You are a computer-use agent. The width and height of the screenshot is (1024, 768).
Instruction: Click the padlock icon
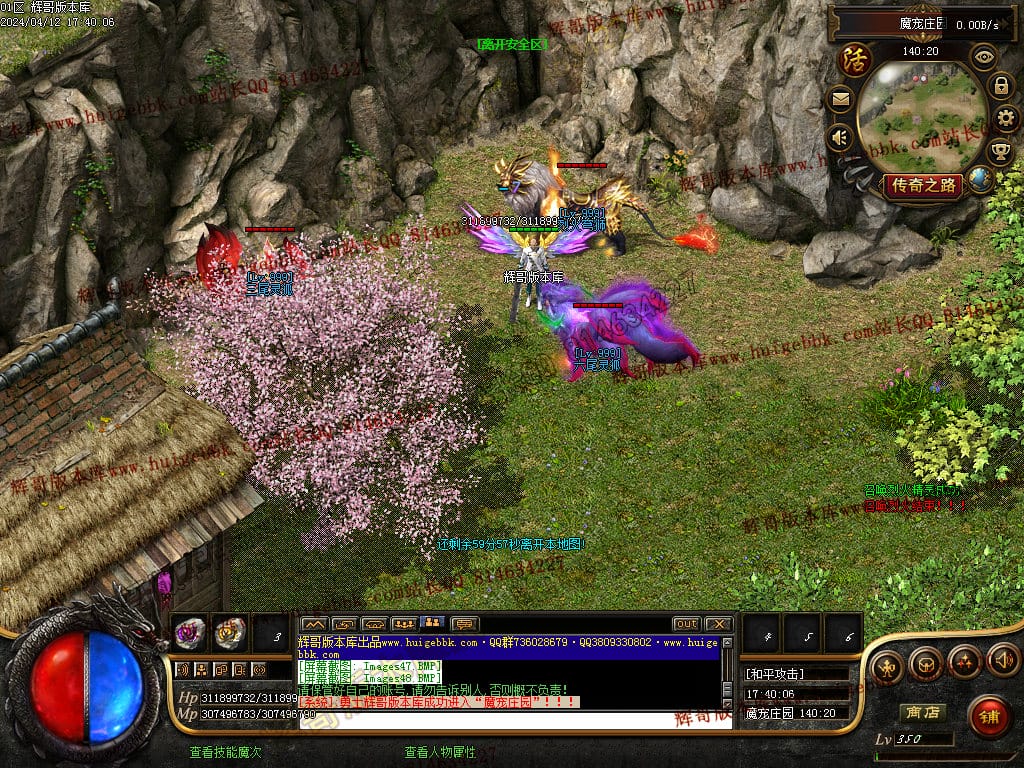1000,86
